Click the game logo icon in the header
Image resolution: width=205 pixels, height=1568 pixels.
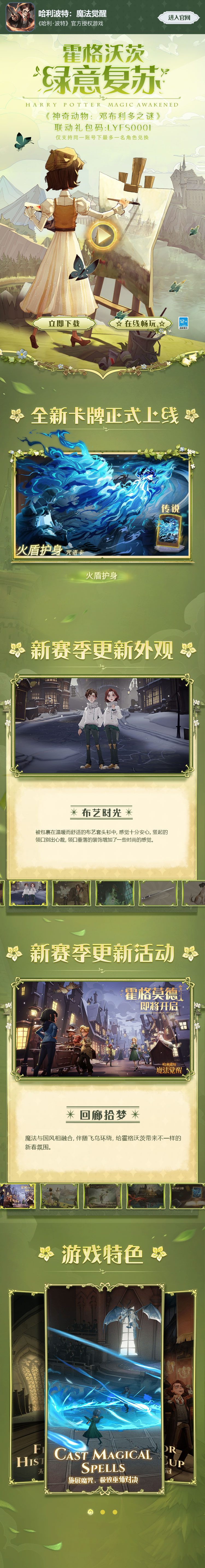pos(19,17)
